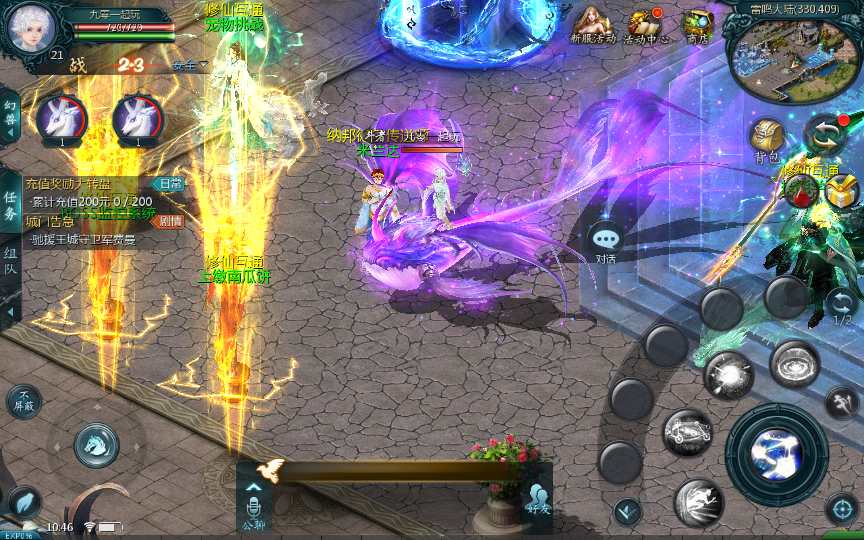Tap the 对话 talk bubble button
The image size is (864, 540).
pos(606,242)
